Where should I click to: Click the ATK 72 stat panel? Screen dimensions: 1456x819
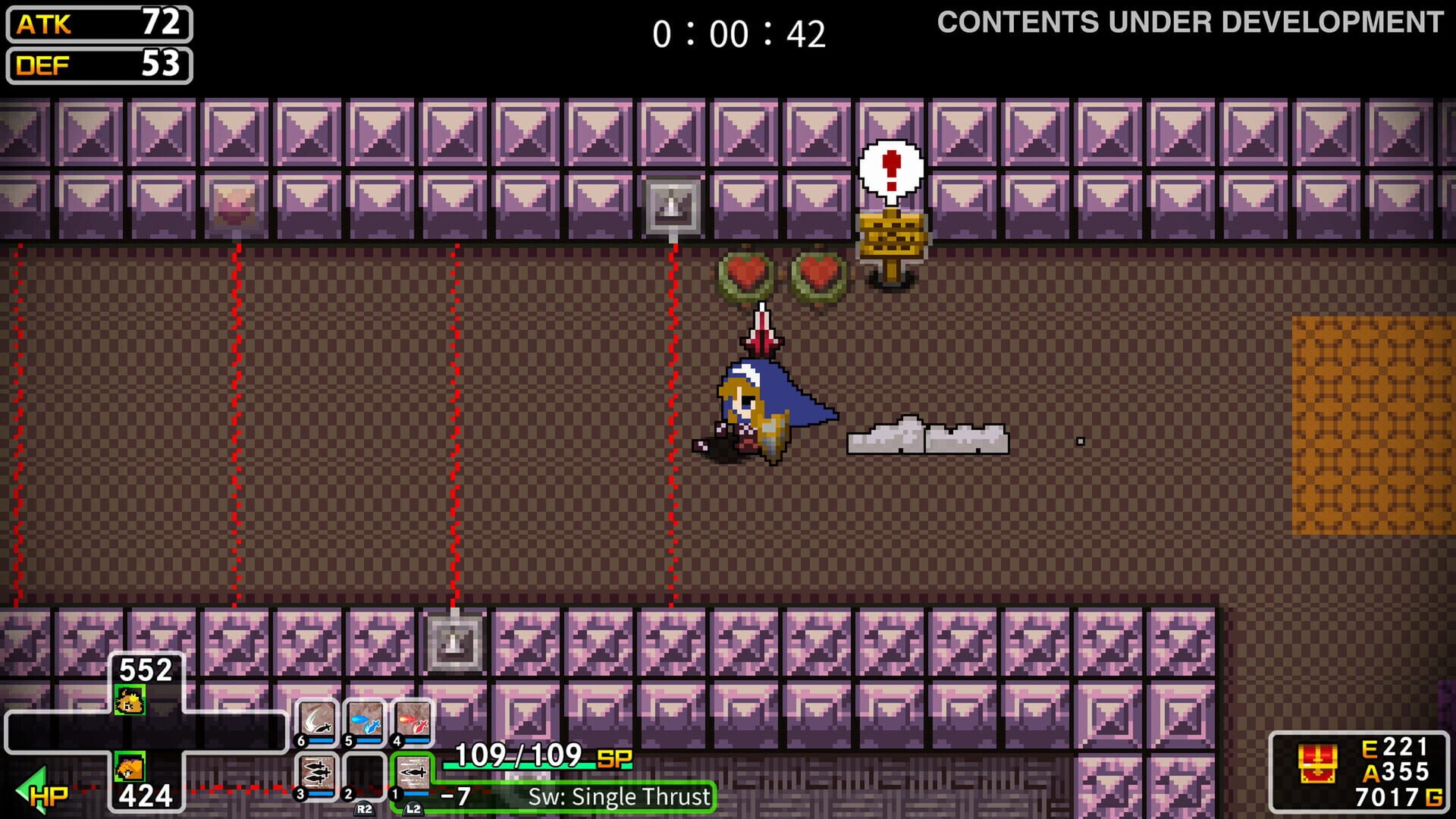[97, 23]
